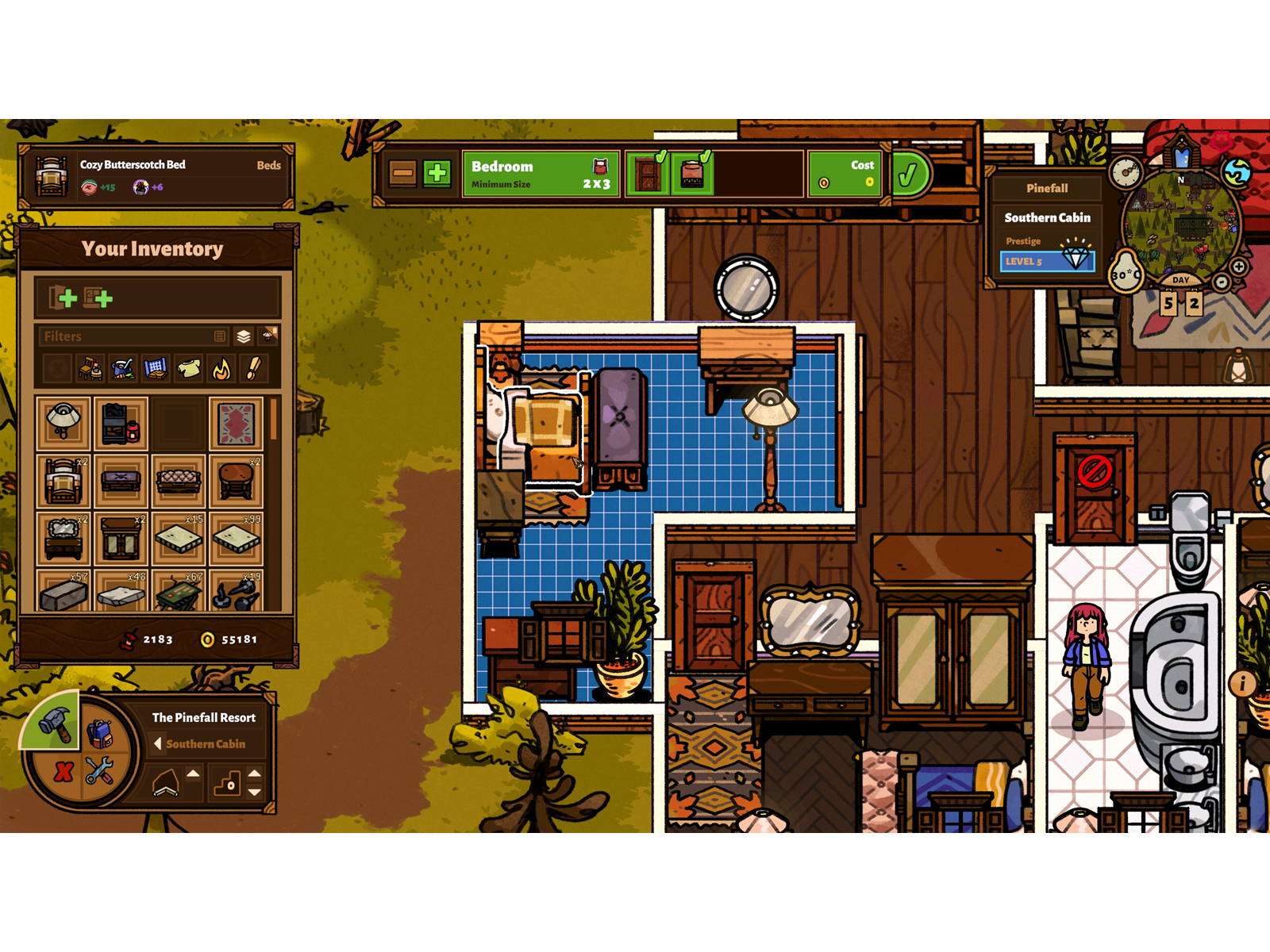Shrink the Bedroom with the minus button
This screenshot has height=952, width=1270.
[x=403, y=171]
